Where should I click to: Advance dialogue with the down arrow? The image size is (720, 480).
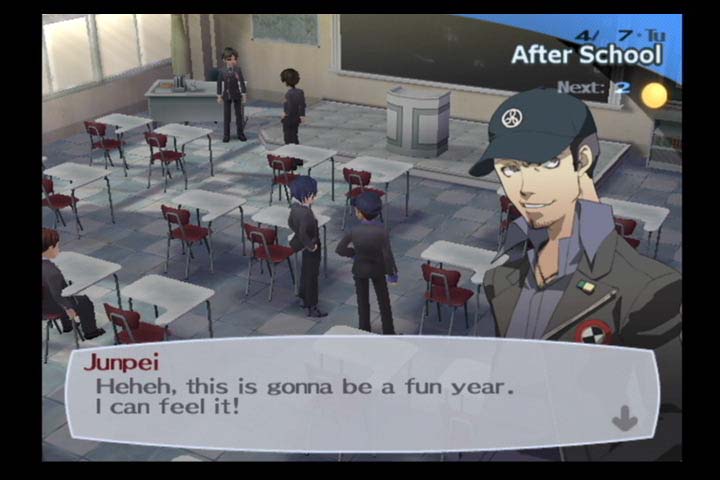(x=625, y=419)
